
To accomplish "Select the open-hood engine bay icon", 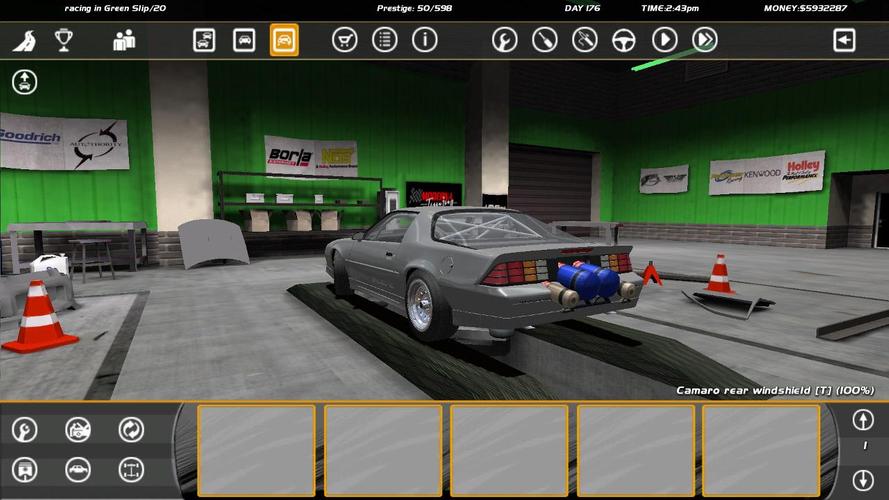I will [x=78, y=430].
